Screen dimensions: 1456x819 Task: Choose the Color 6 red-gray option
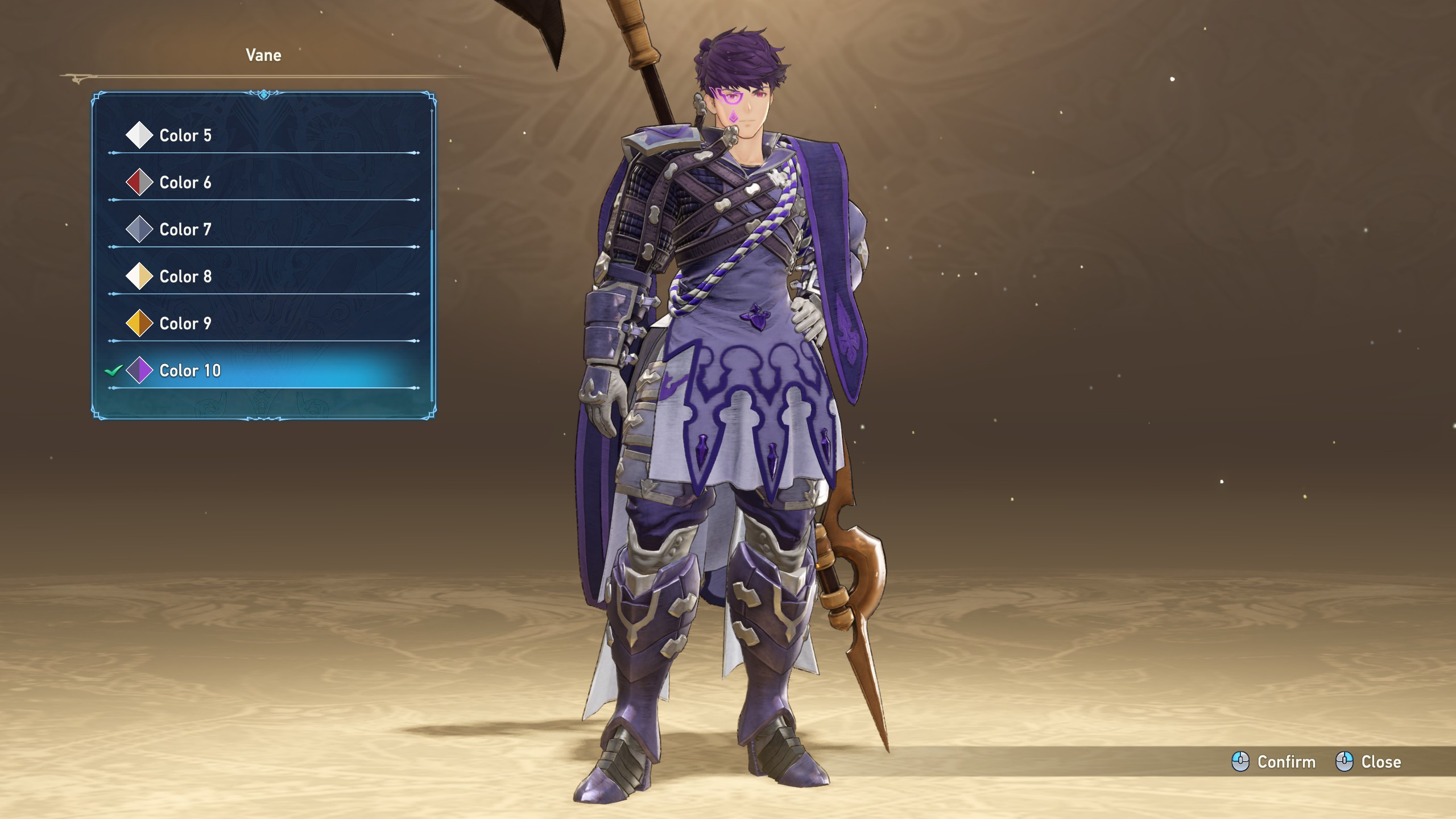point(185,183)
